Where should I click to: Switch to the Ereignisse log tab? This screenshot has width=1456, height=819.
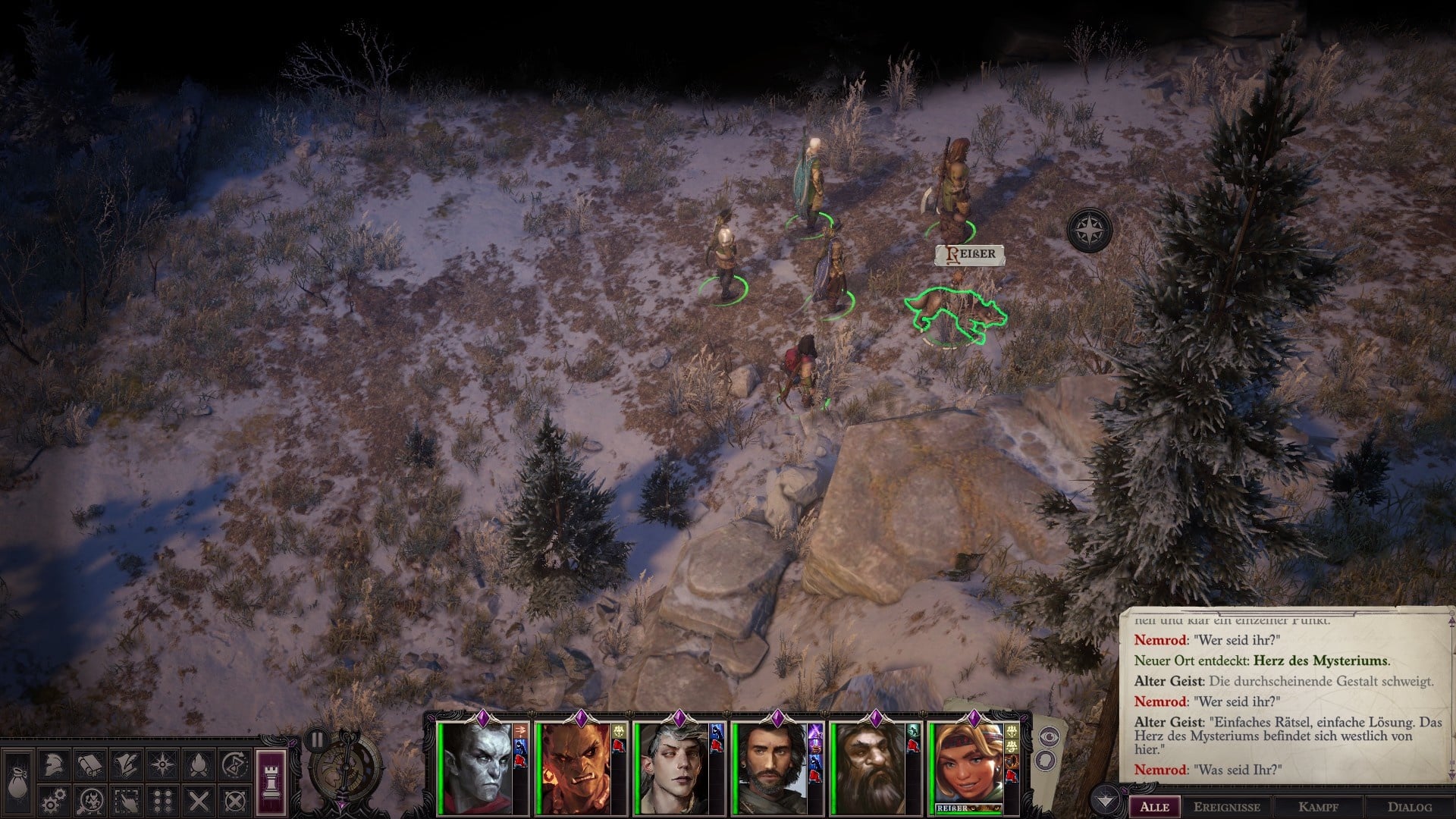[1227, 807]
